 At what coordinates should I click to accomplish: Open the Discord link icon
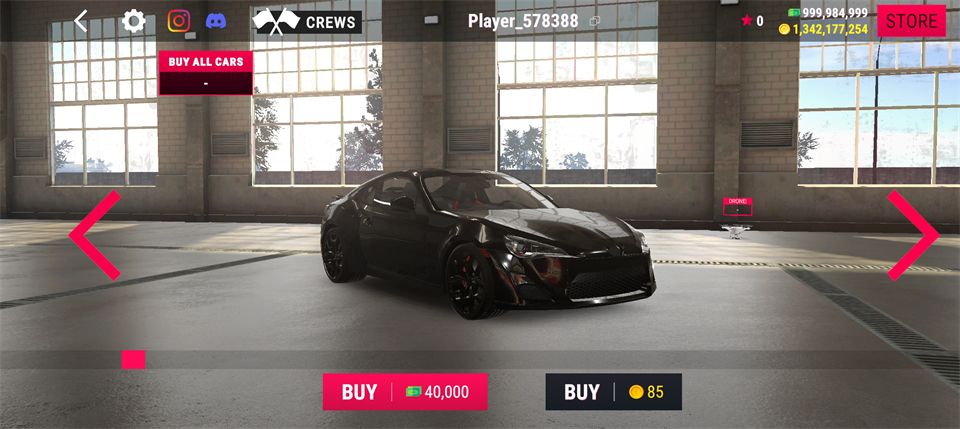point(215,21)
